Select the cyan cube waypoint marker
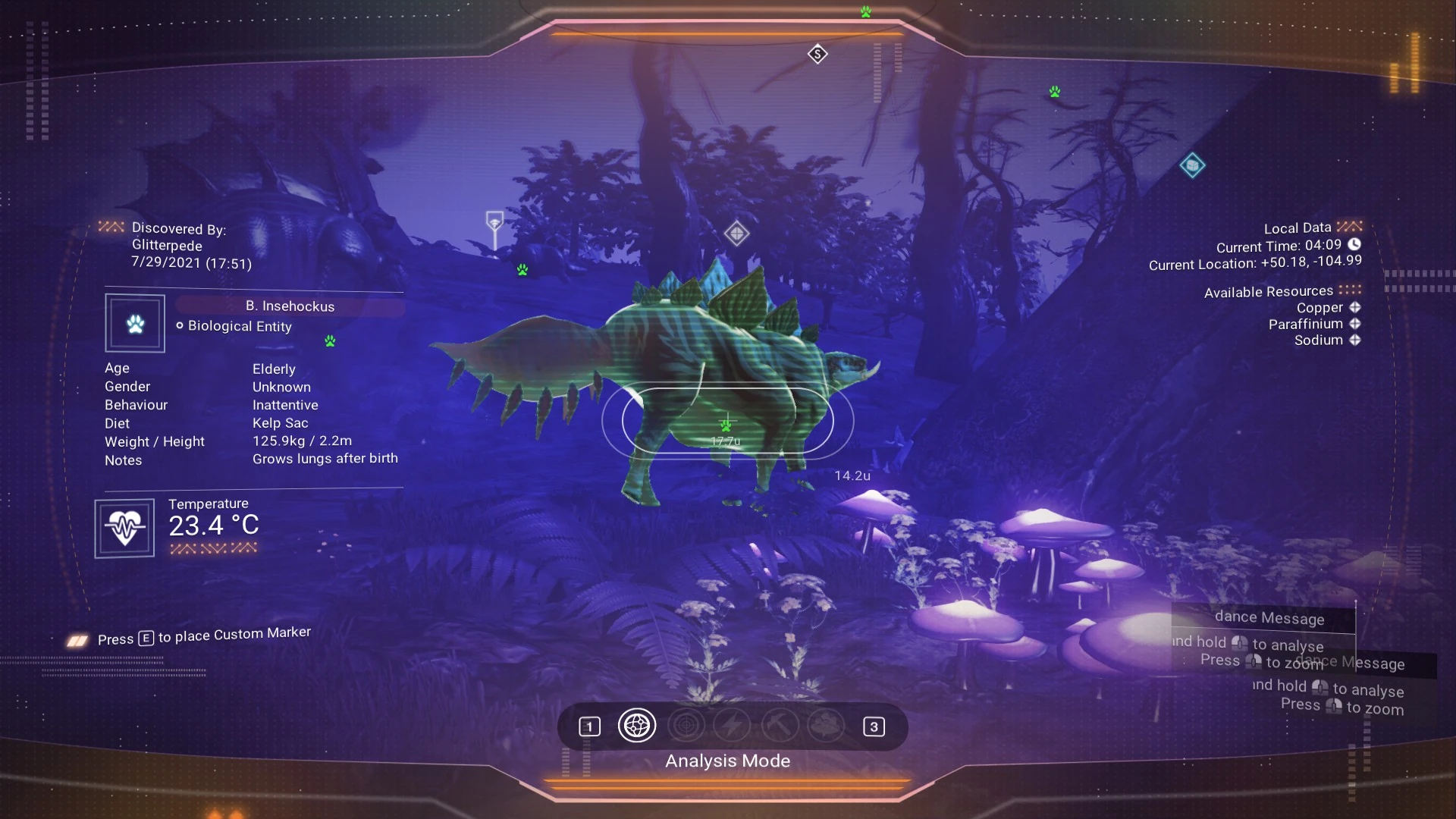The width and height of the screenshot is (1456, 819). pyautogui.click(x=1192, y=165)
